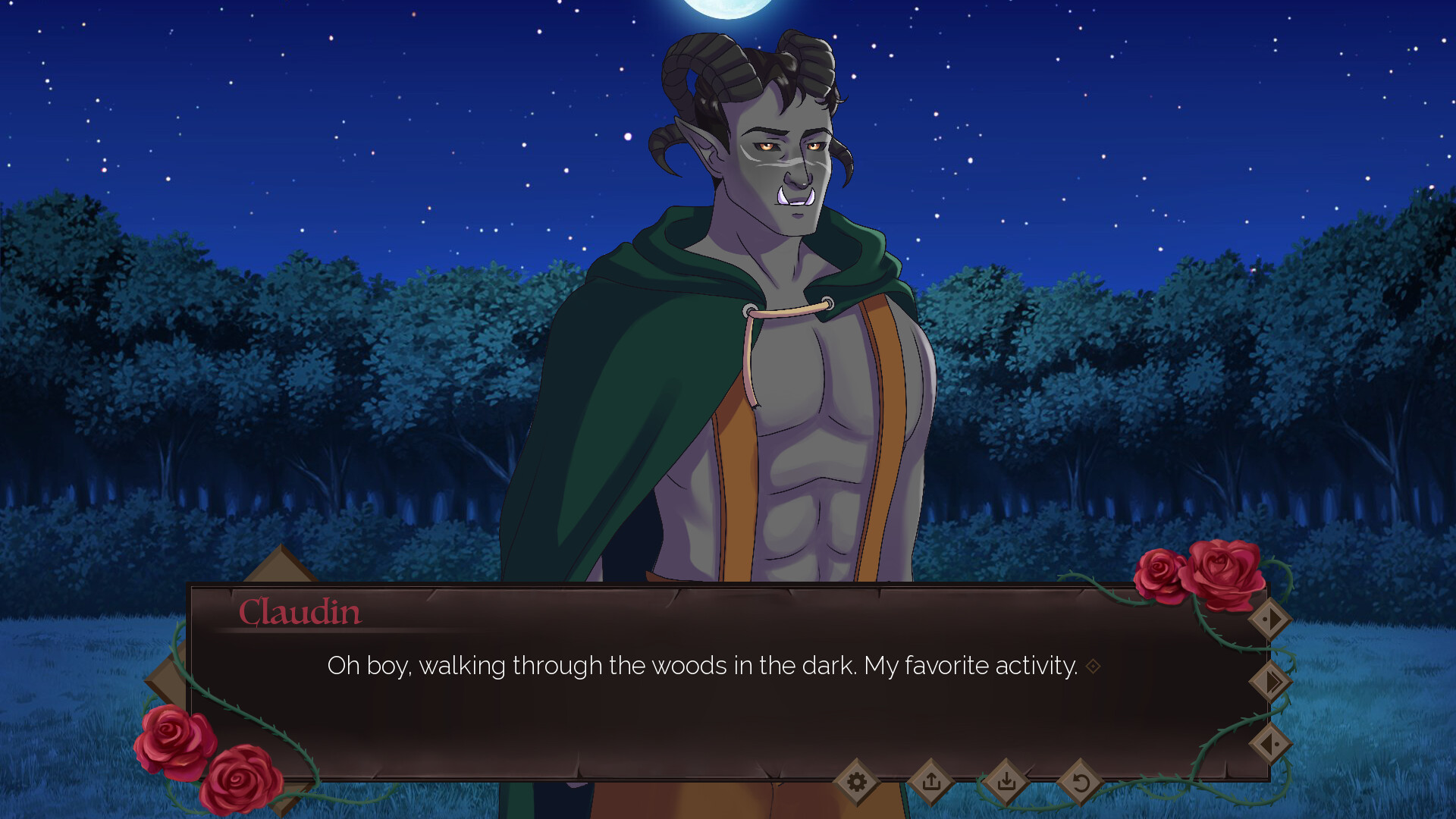1456x819 pixels.
Task: Save your progress with the upload icon
Action: (x=931, y=781)
